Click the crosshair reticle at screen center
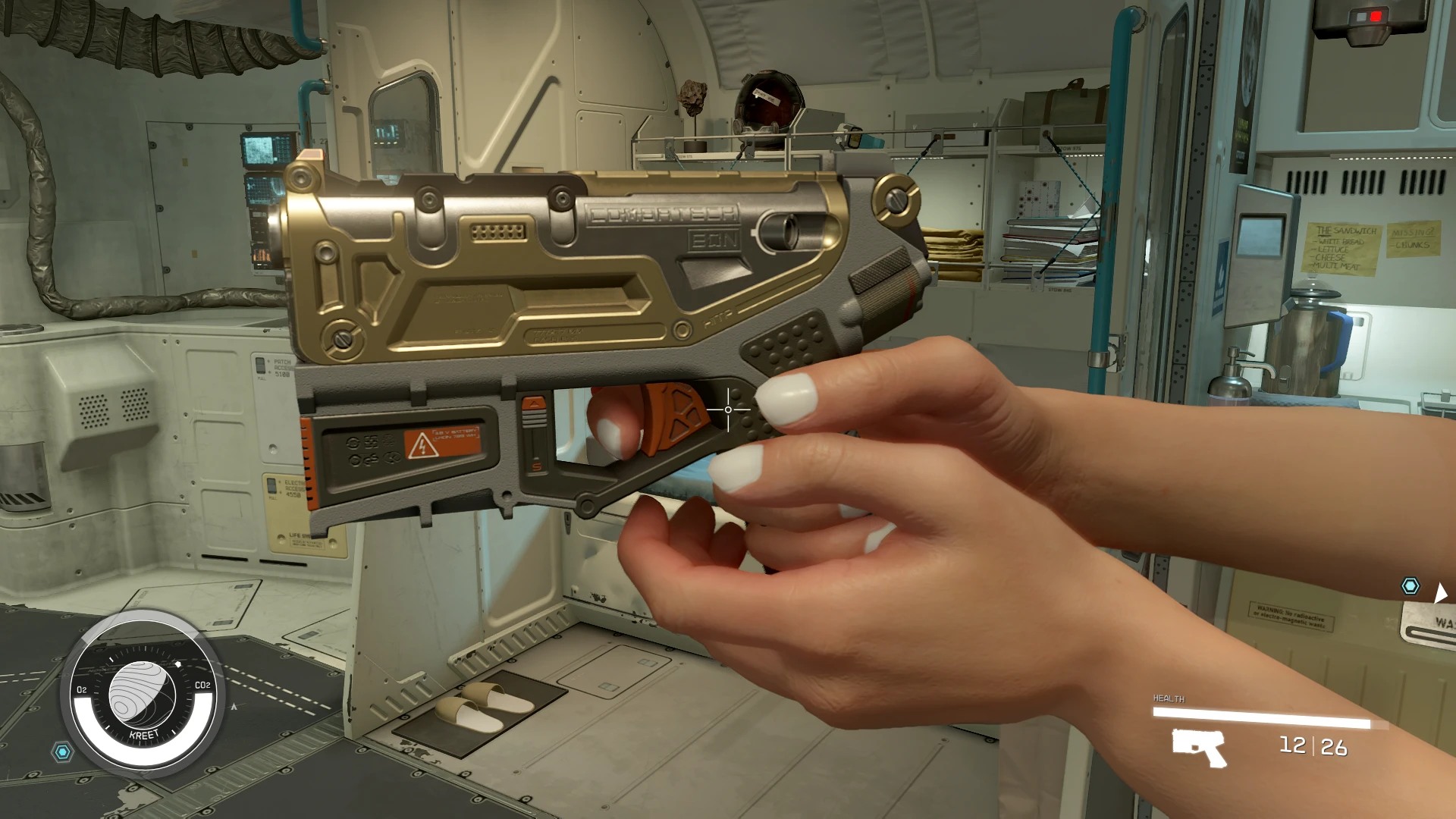This screenshot has height=819, width=1456. click(x=726, y=409)
